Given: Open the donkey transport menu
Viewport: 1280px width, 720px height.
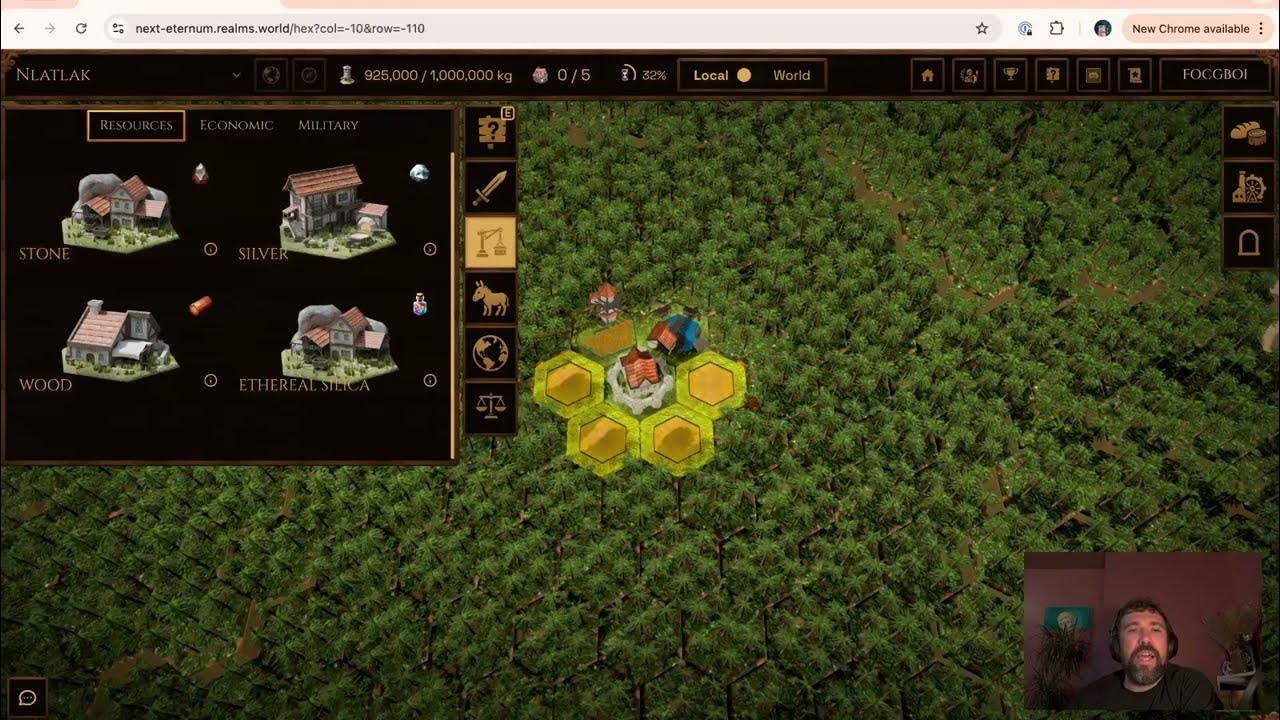Looking at the screenshot, I should (x=491, y=298).
